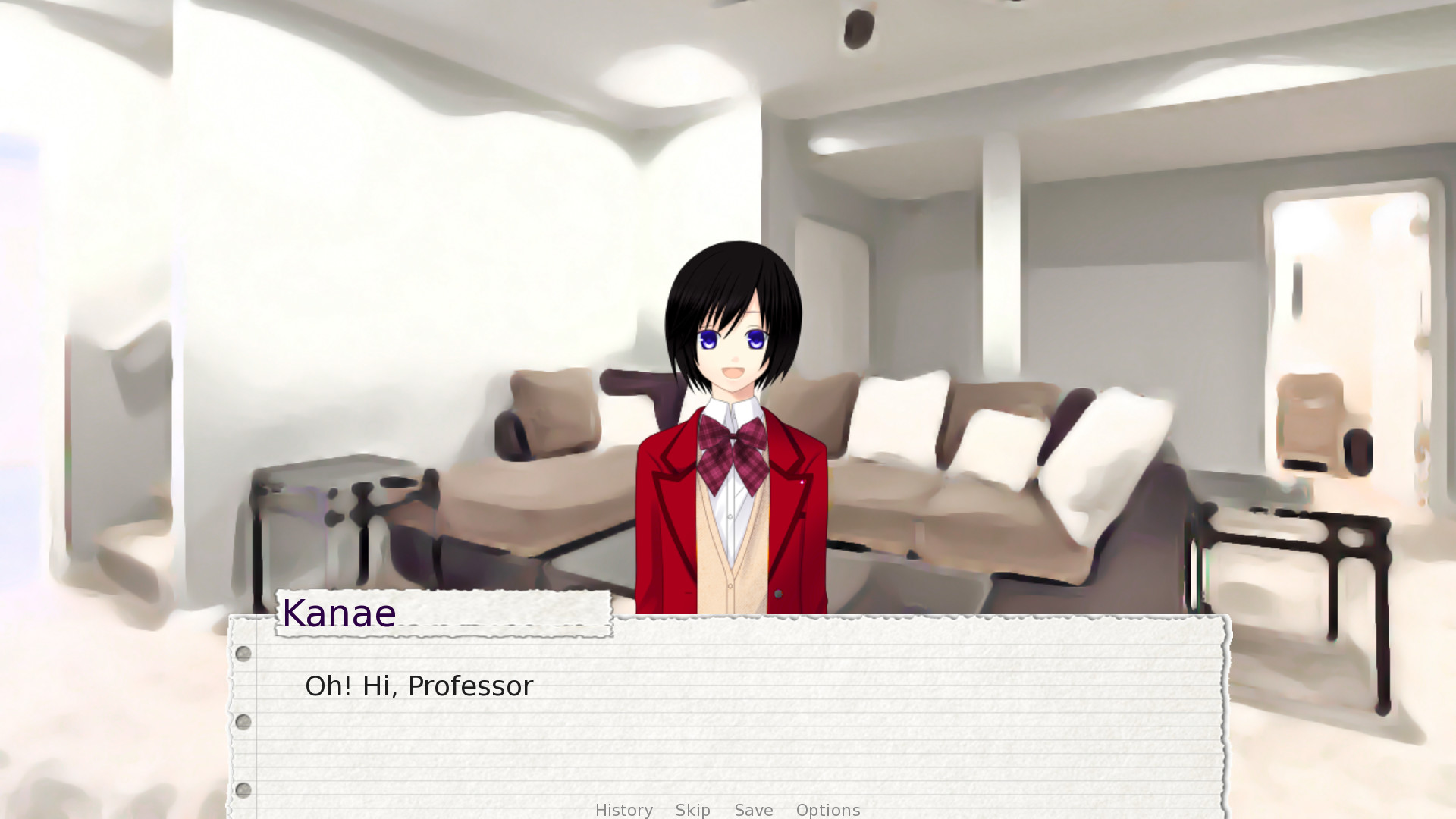Click the middle spiral binding hole
1456x819 pixels.
tap(243, 720)
